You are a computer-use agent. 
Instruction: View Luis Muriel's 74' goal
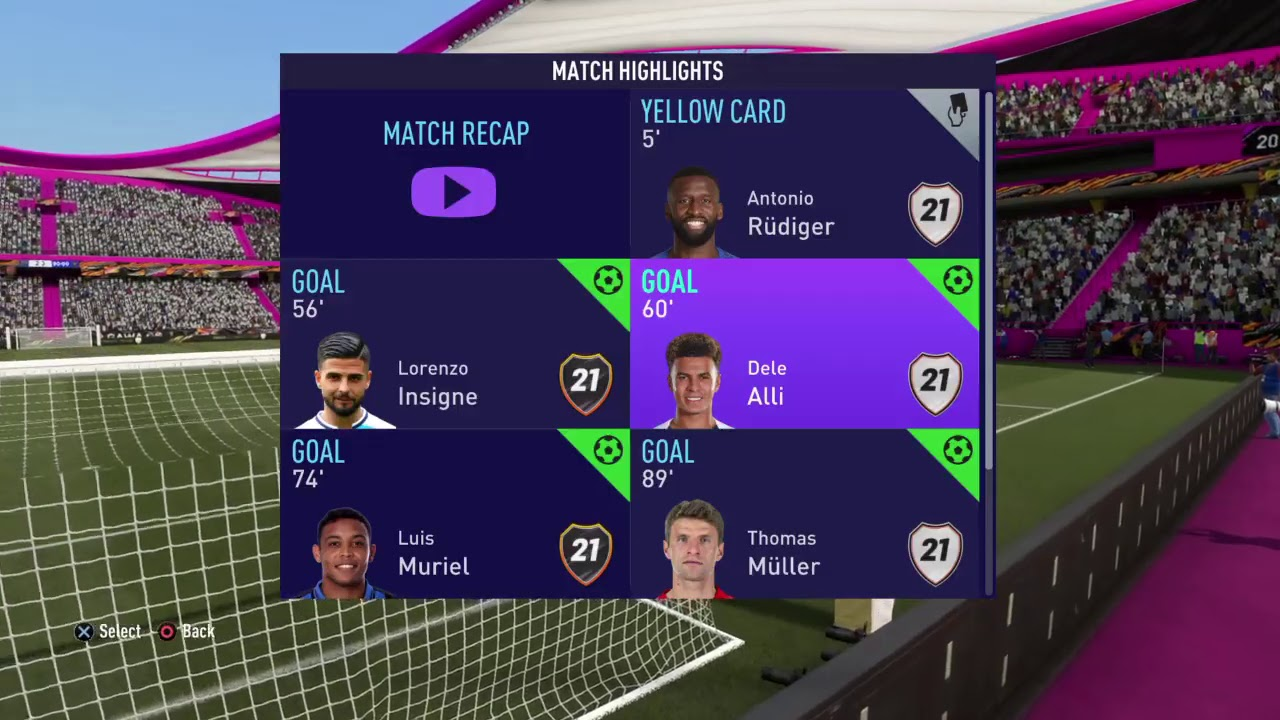point(454,514)
